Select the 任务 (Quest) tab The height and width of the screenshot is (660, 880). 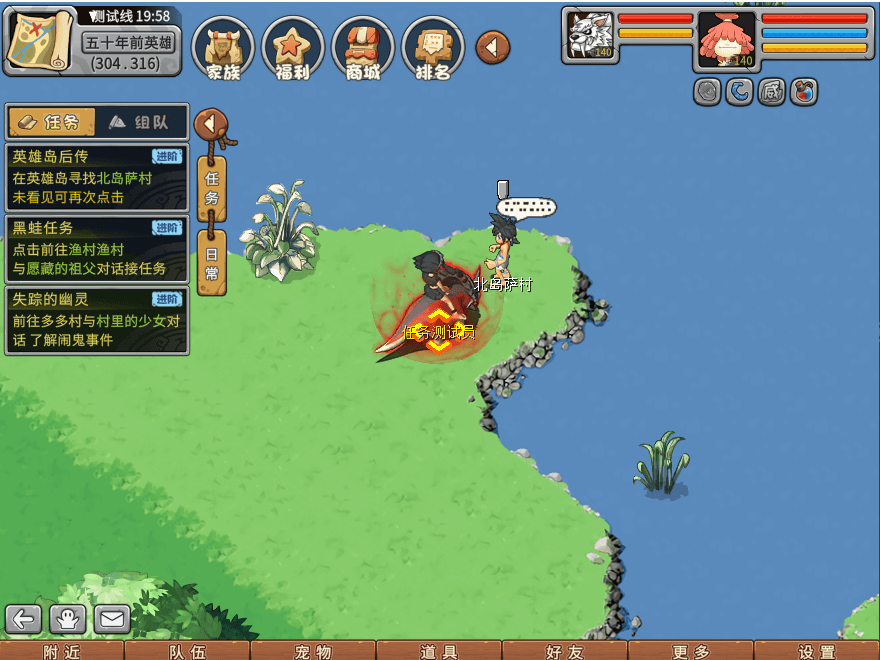(x=52, y=122)
